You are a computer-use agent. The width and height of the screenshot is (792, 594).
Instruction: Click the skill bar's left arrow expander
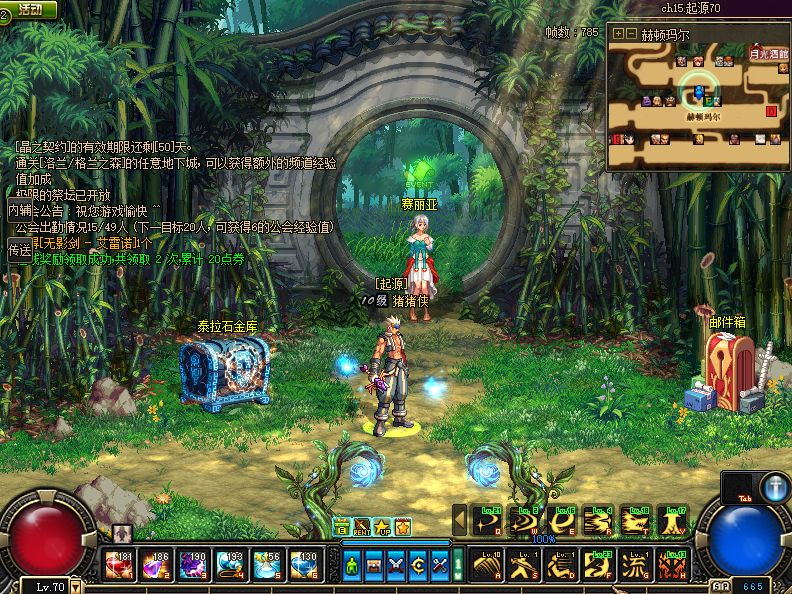pos(460,520)
